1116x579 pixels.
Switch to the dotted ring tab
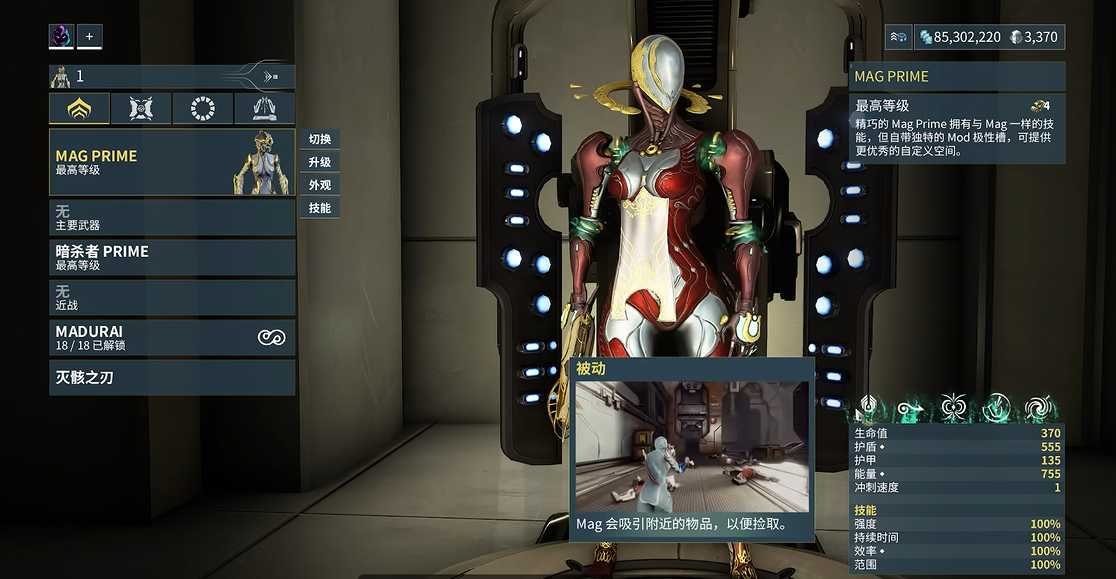[x=203, y=109]
